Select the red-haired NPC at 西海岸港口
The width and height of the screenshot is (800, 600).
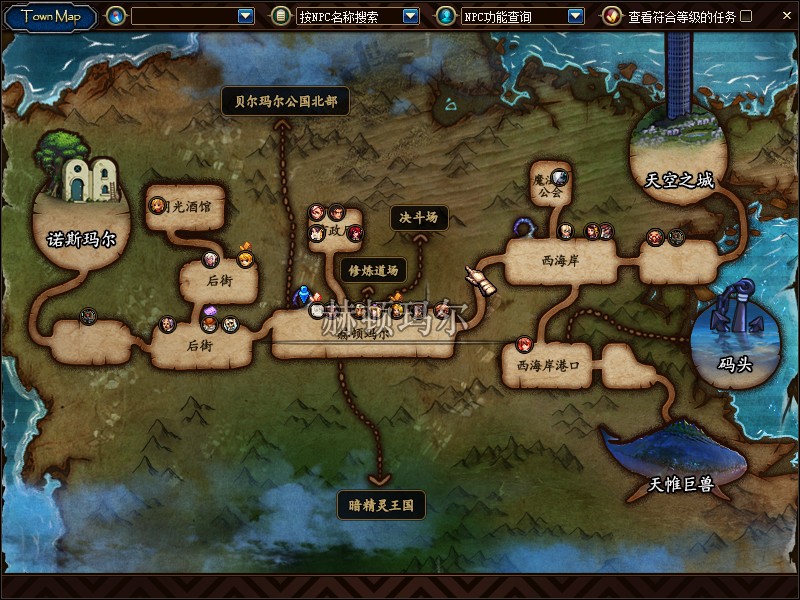click(525, 346)
